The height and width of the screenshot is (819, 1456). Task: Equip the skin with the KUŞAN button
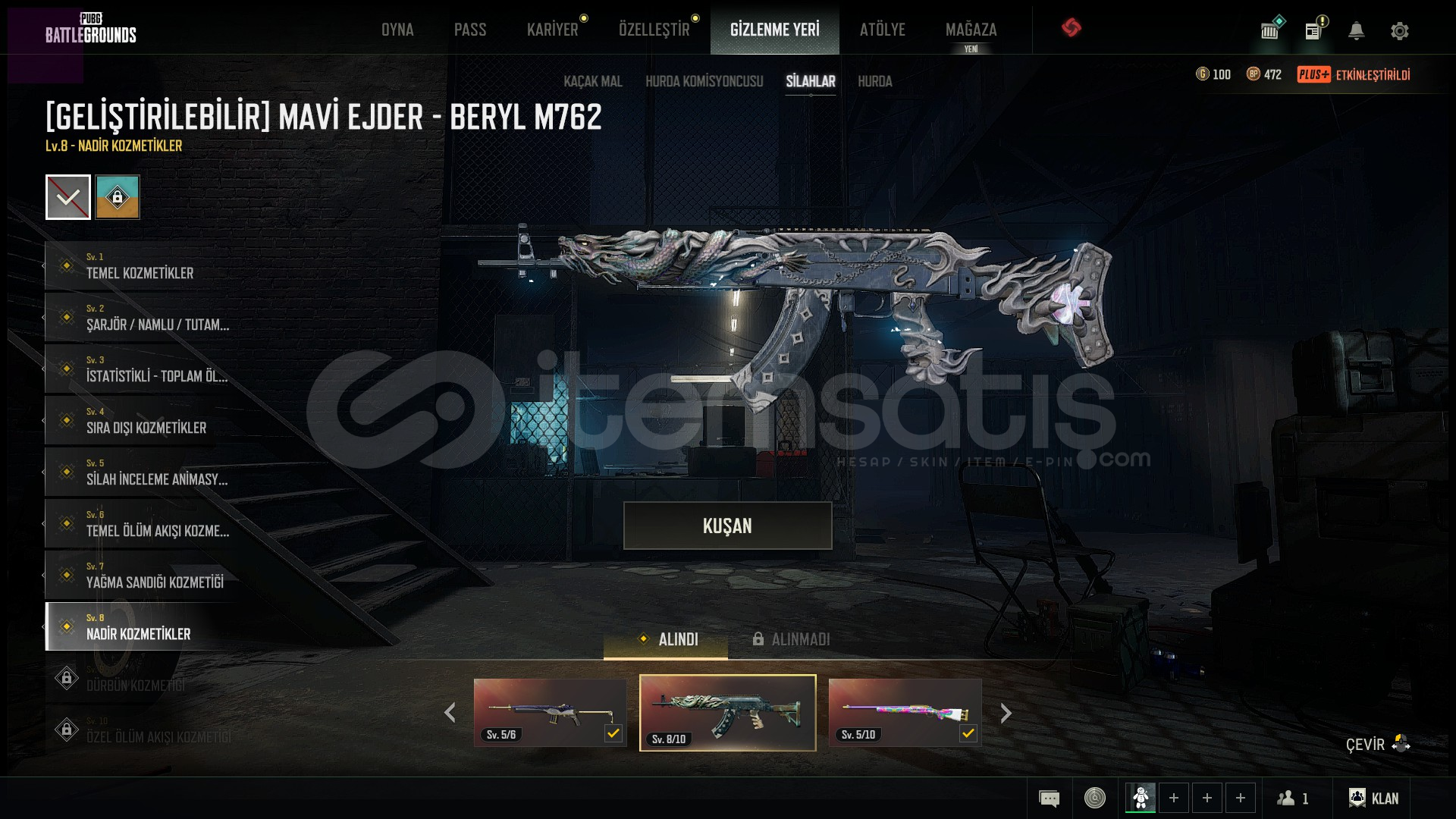[x=727, y=526]
